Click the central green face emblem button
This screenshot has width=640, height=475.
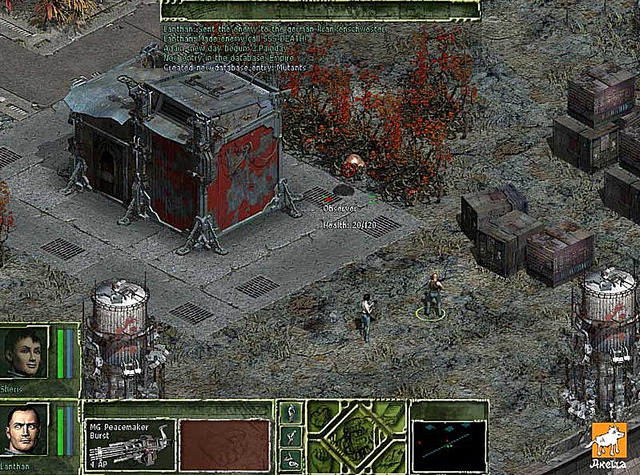tap(356, 435)
